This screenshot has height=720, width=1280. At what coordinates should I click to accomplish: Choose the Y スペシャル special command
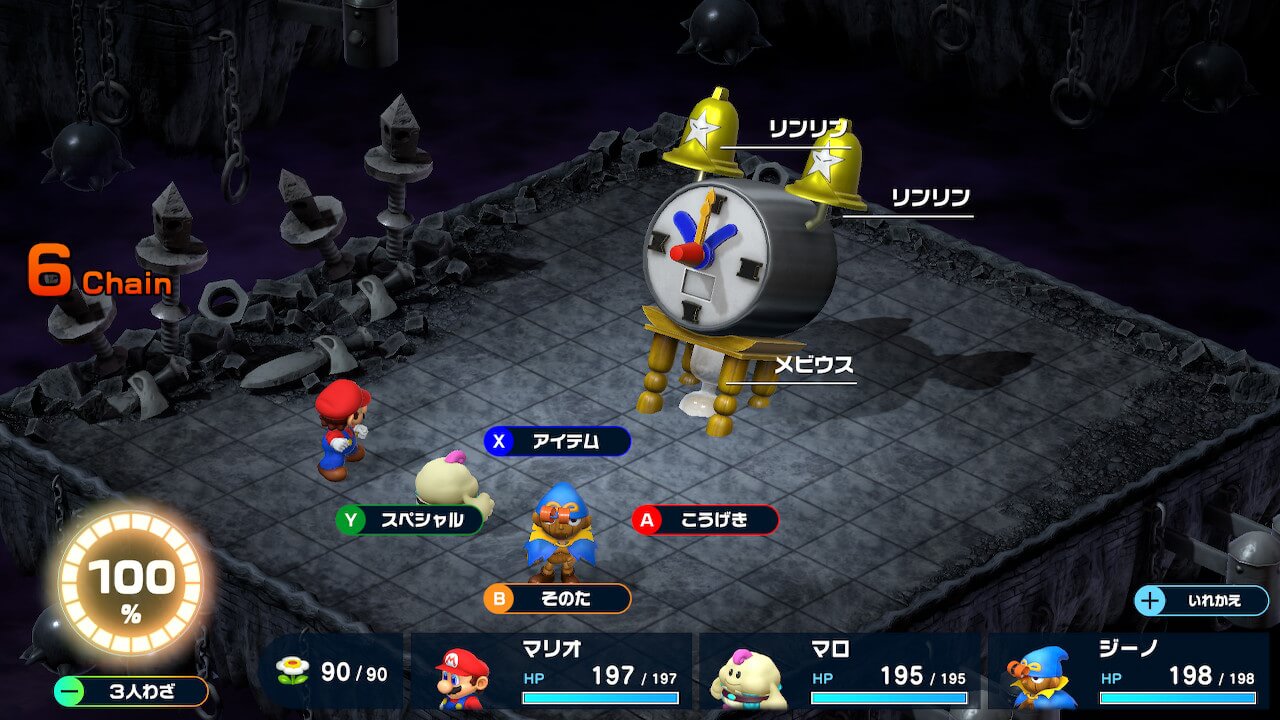(410, 521)
